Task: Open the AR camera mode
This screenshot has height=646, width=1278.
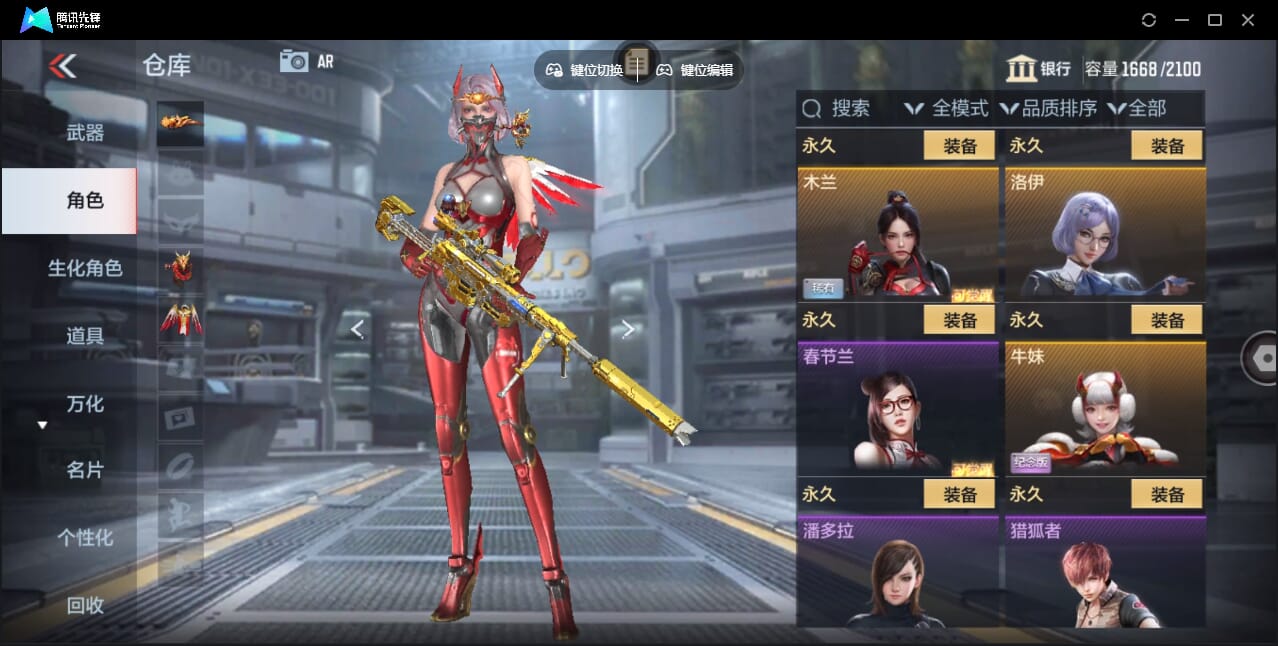Action: coord(306,61)
